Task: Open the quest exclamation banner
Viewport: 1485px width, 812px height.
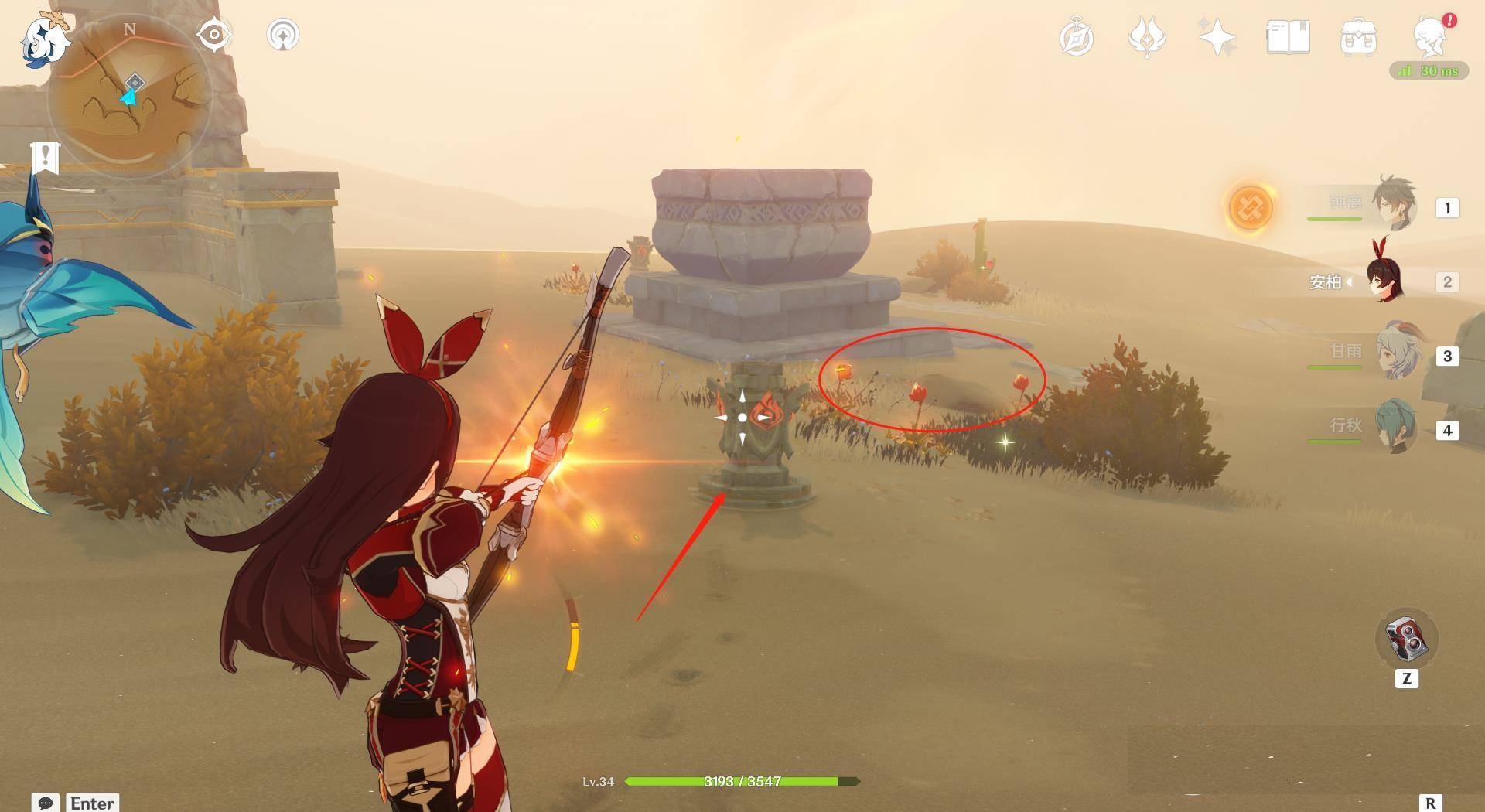Action: click(46, 159)
